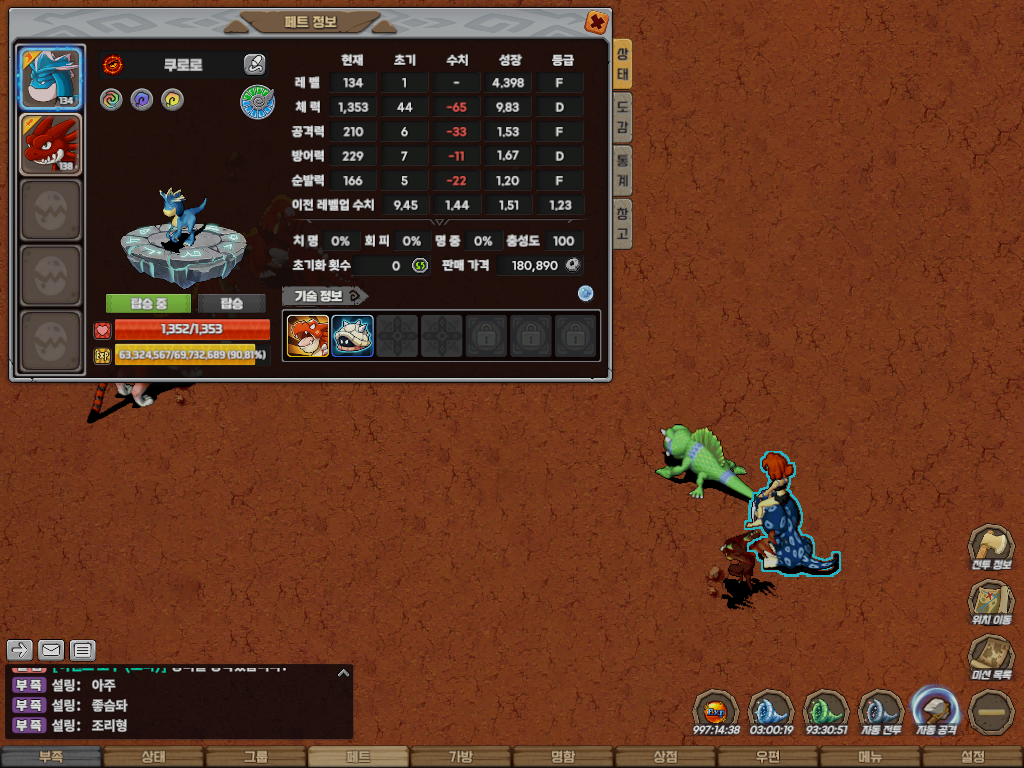This screenshot has width=1024, height=768.
Task: Switch to the 도감 side tab
Action: click(622, 117)
